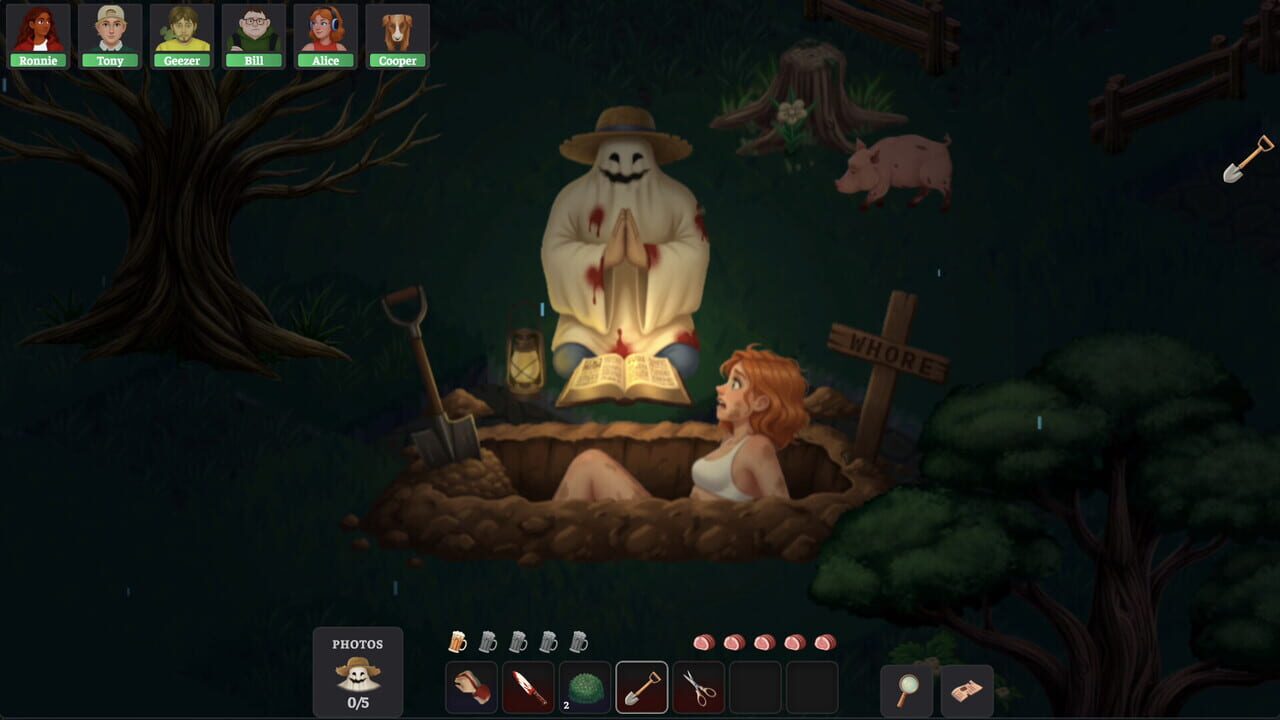Select the scissors inventory item
Image resolution: width=1280 pixels, height=720 pixels.
[699, 687]
